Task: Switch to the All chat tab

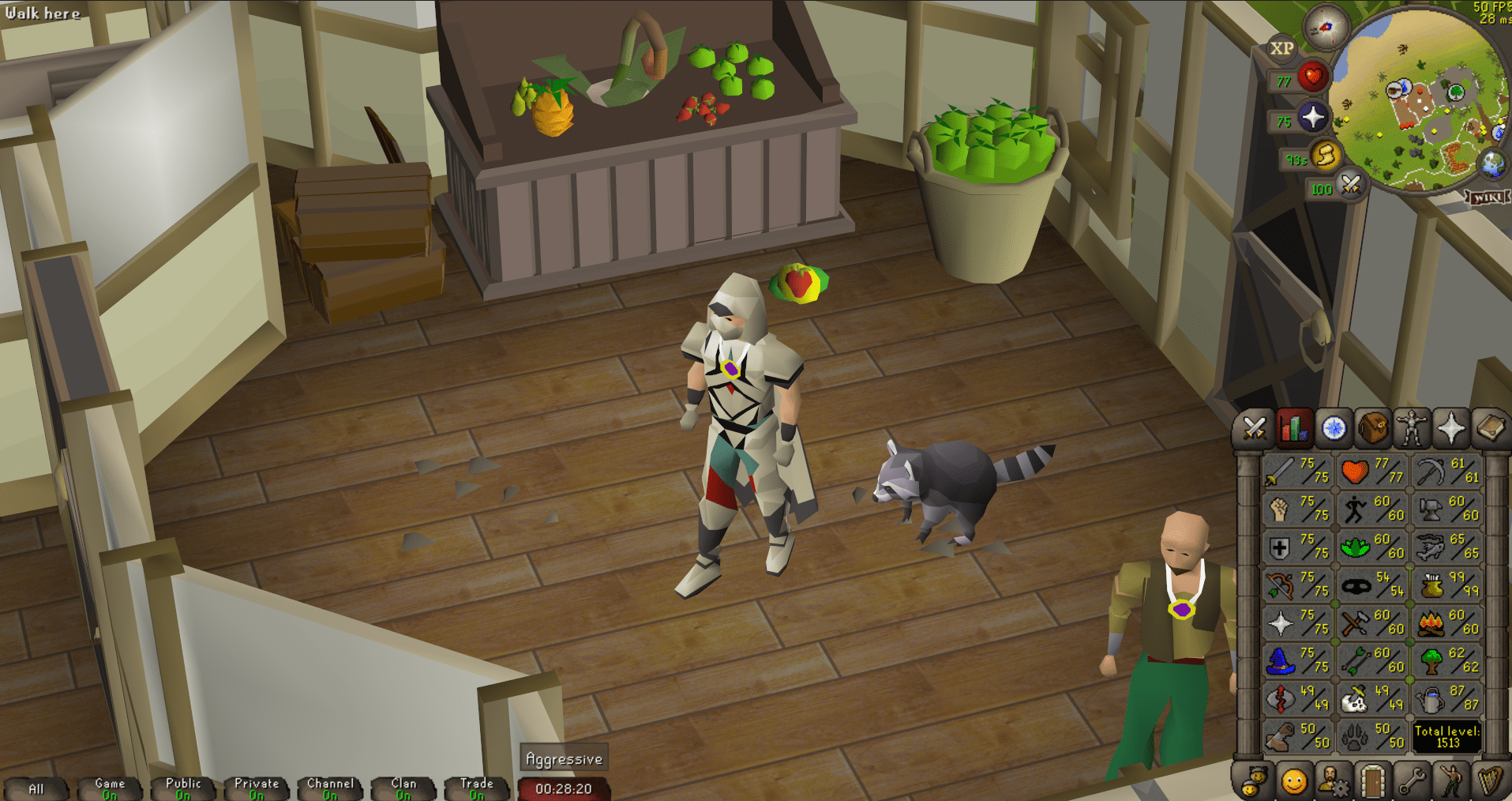Action: [36, 788]
